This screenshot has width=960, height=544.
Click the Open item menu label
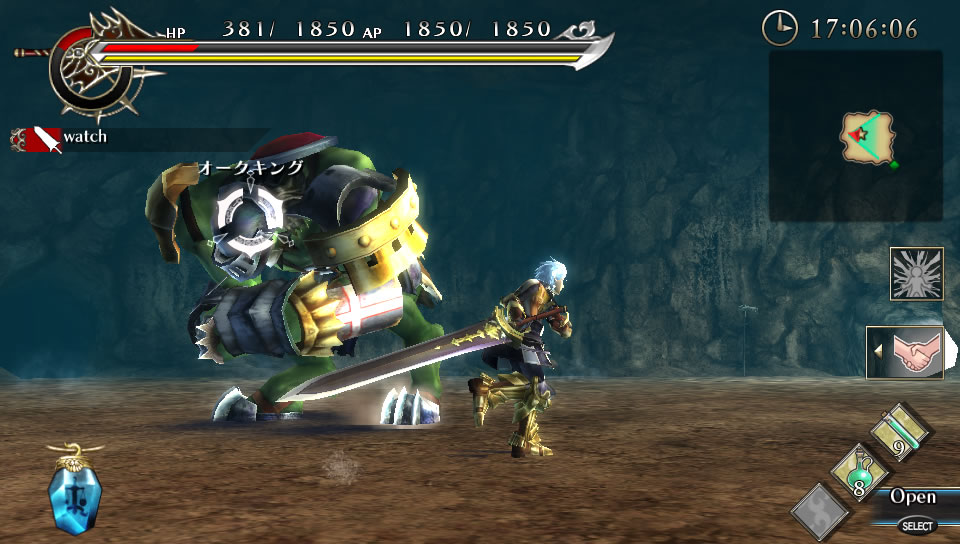(x=912, y=497)
